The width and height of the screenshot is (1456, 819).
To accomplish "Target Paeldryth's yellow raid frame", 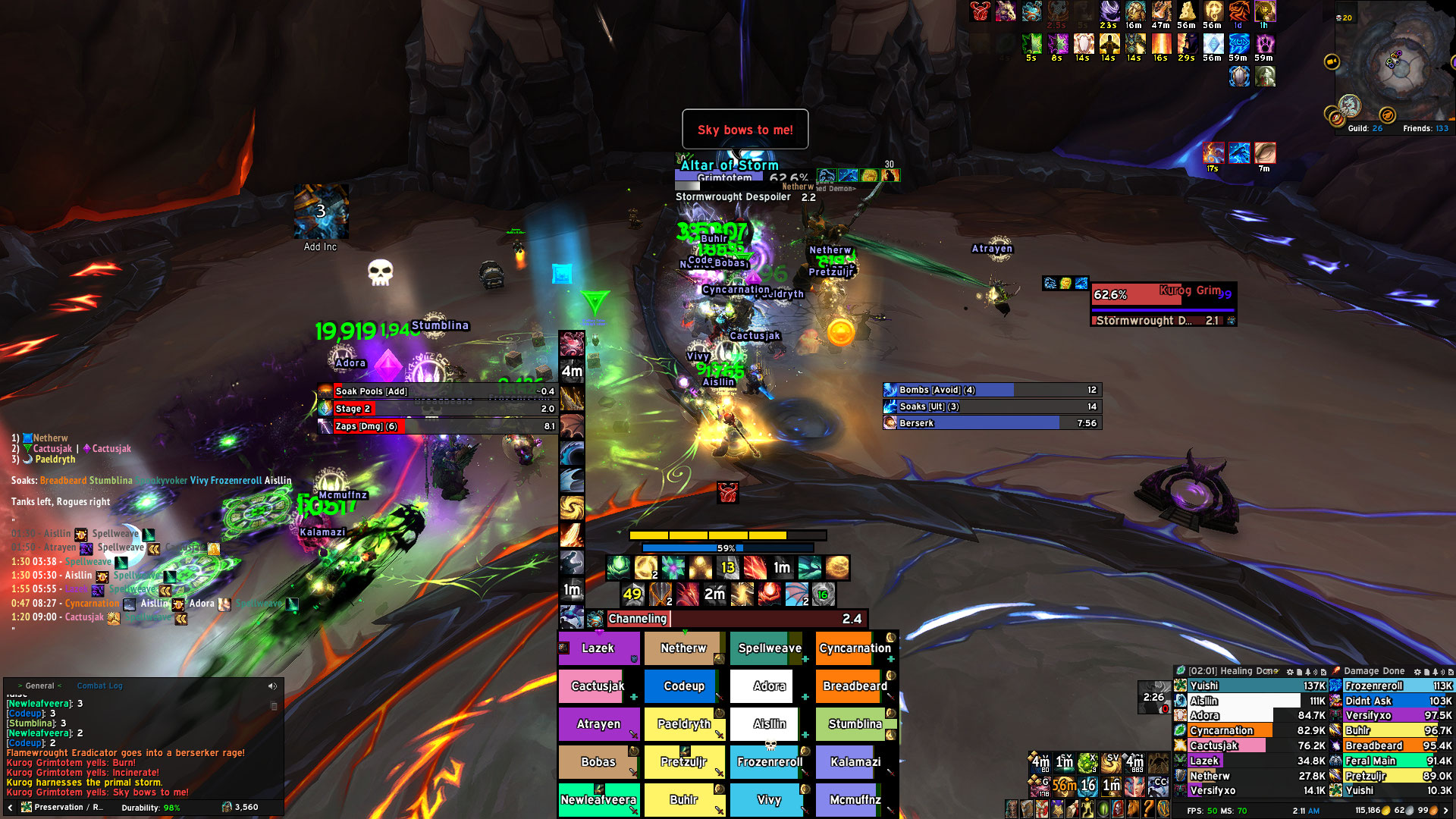I will click(683, 724).
